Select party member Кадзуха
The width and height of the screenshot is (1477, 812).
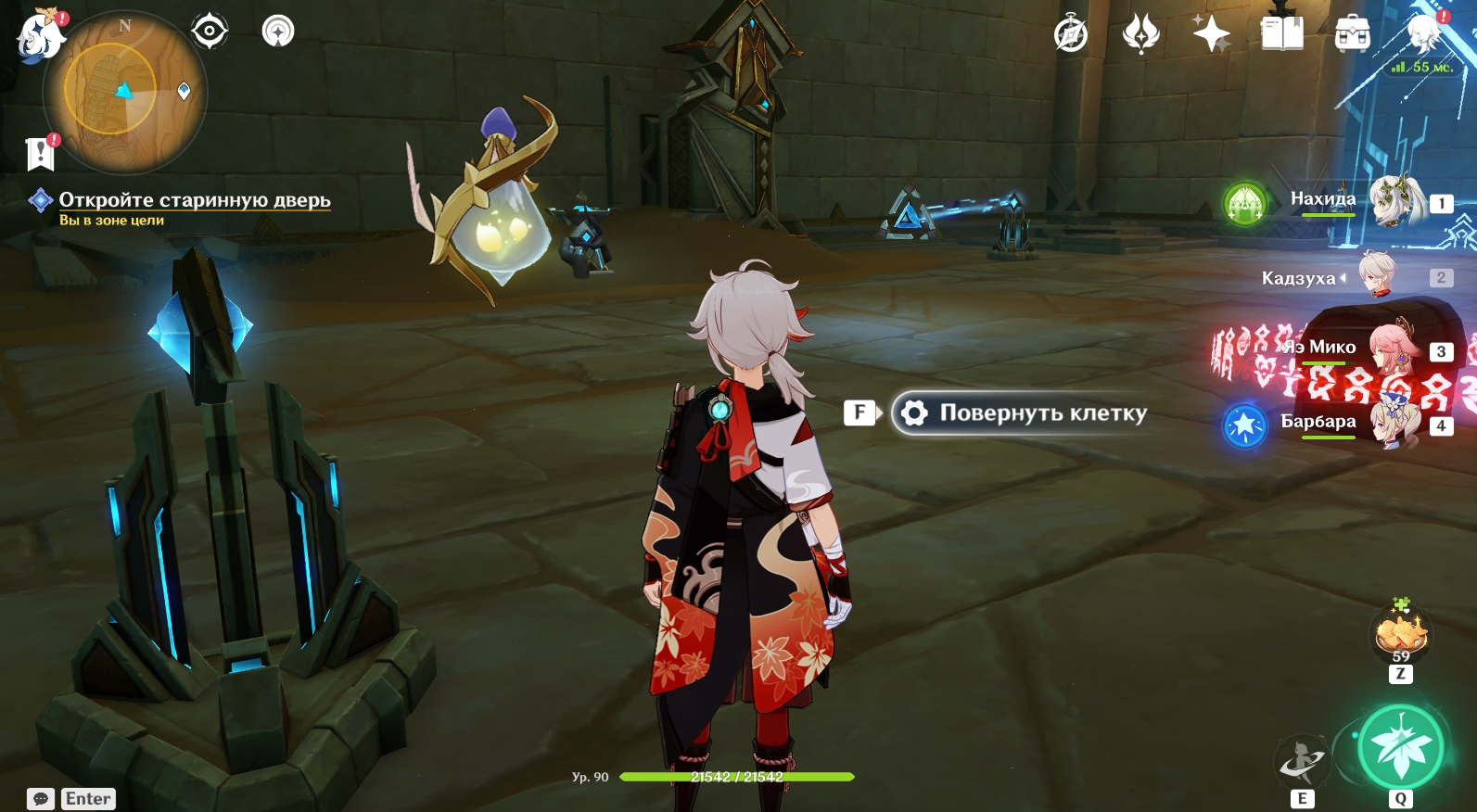coord(1378,276)
